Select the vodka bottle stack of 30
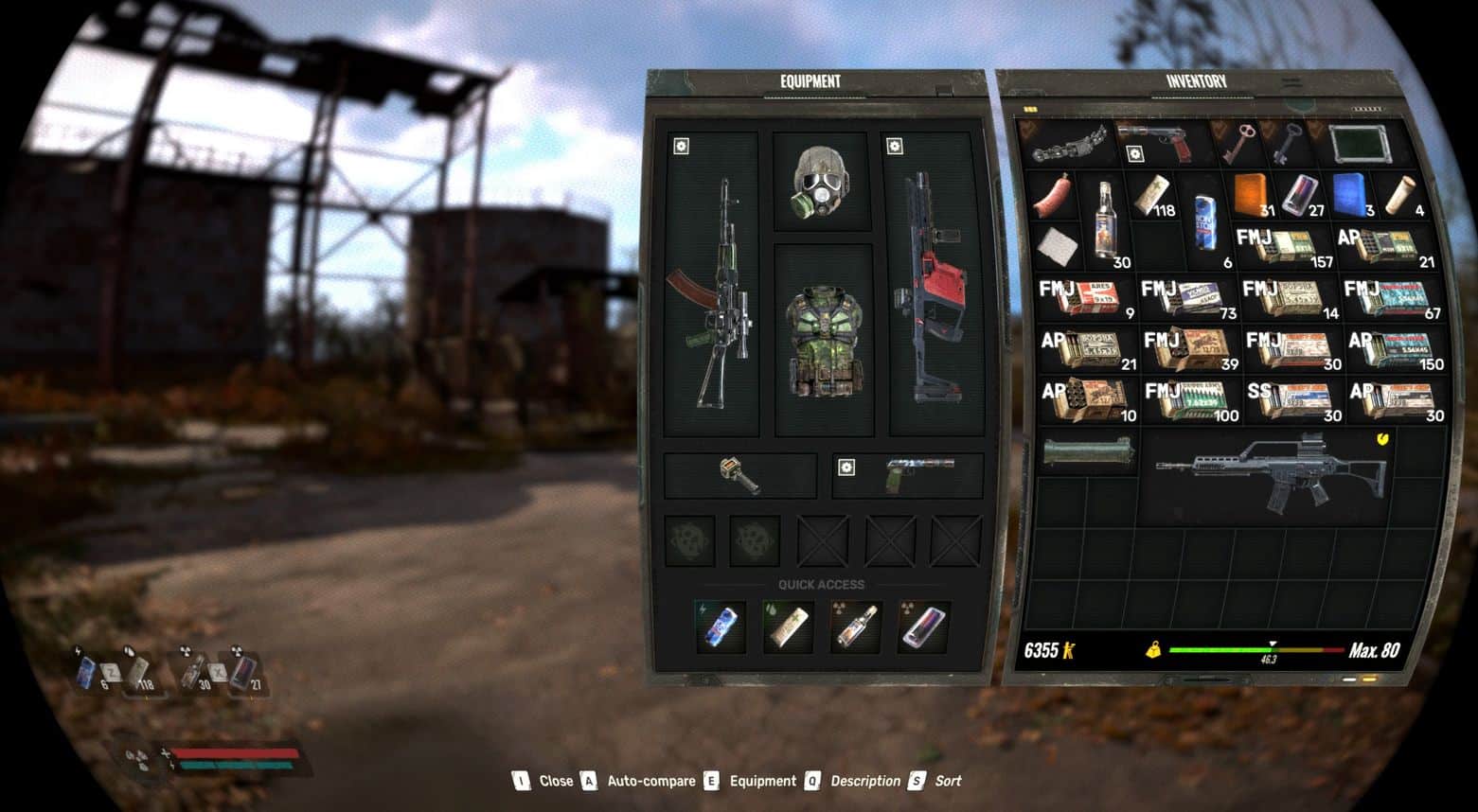Screen dimensions: 1478x812 1104,220
